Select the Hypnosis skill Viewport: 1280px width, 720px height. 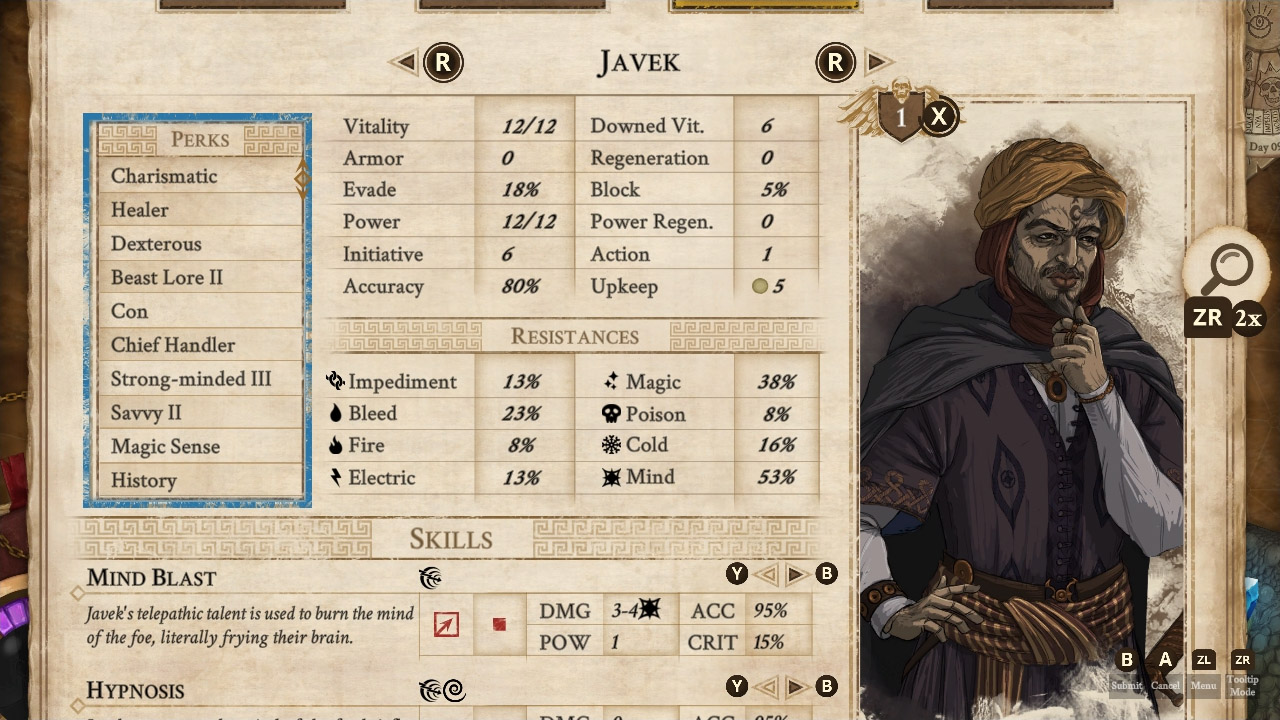pyautogui.click(x=135, y=691)
